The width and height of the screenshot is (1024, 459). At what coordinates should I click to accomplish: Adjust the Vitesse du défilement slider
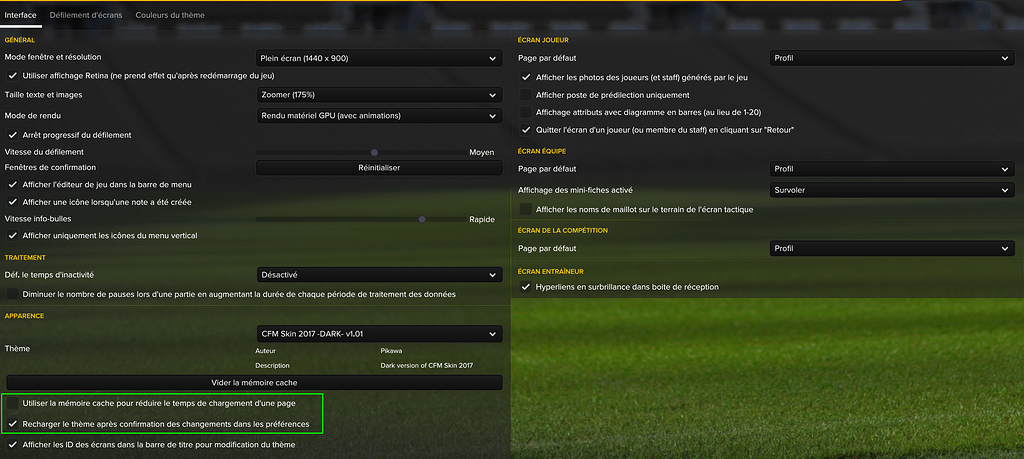[374, 152]
